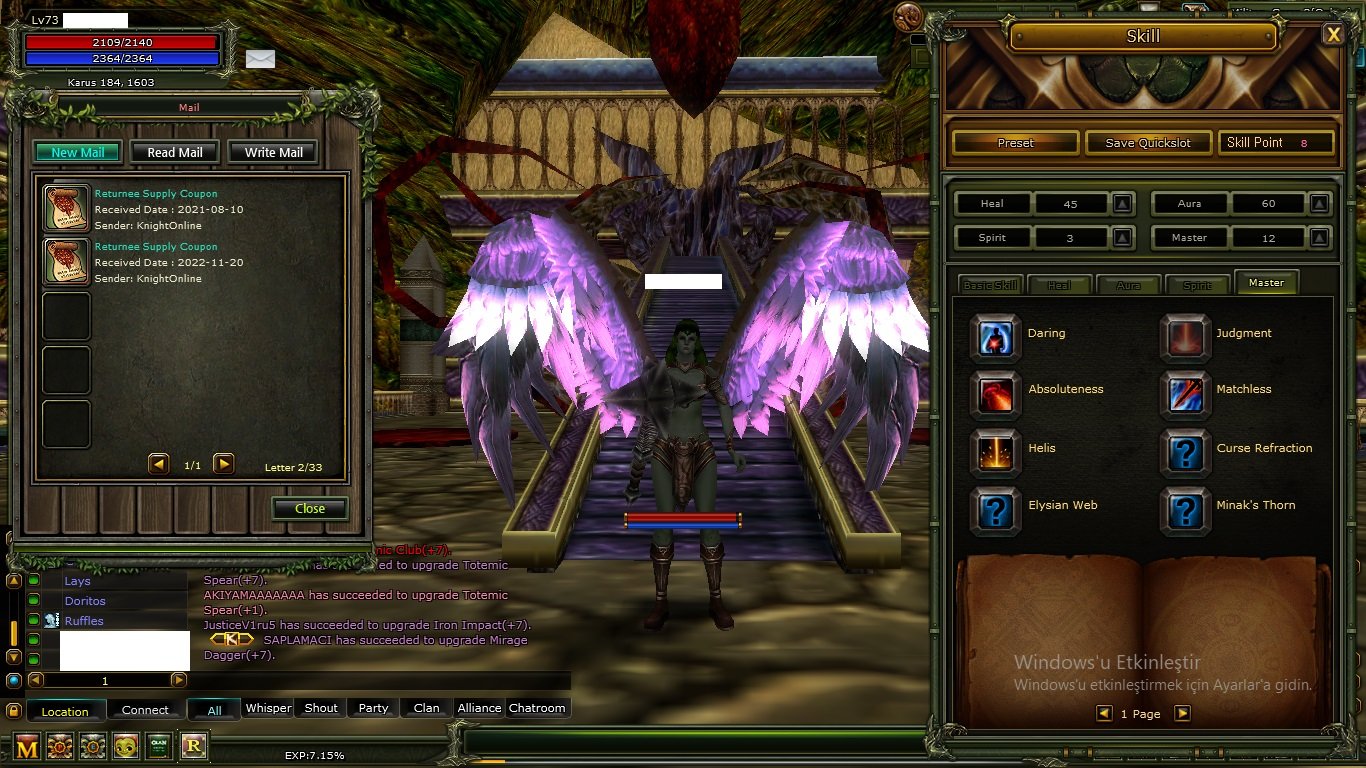Click the golden M icon in the bottom toolbar
1366x768 pixels.
point(29,746)
